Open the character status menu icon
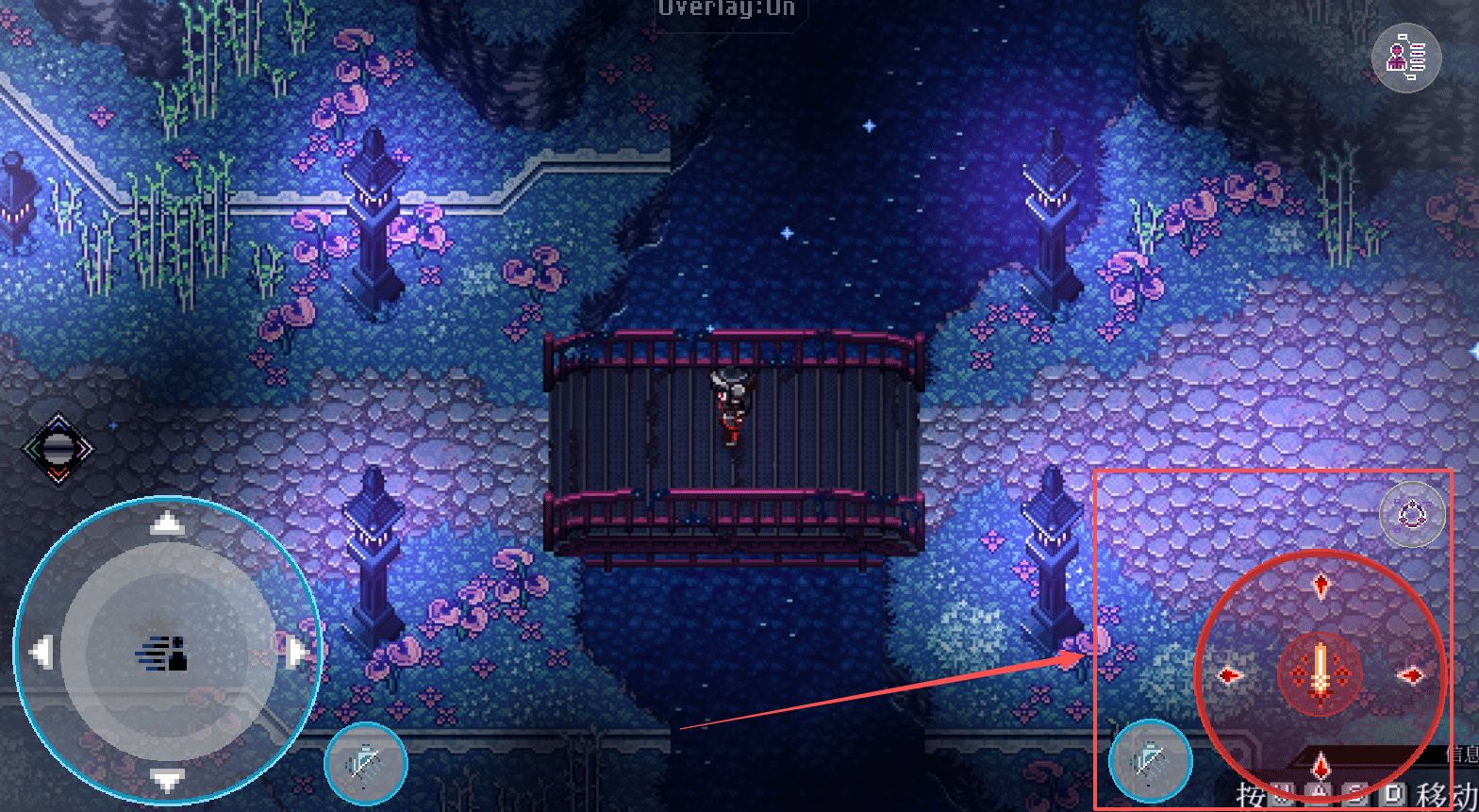Screen dimensions: 1479x812 (x=1405, y=58)
